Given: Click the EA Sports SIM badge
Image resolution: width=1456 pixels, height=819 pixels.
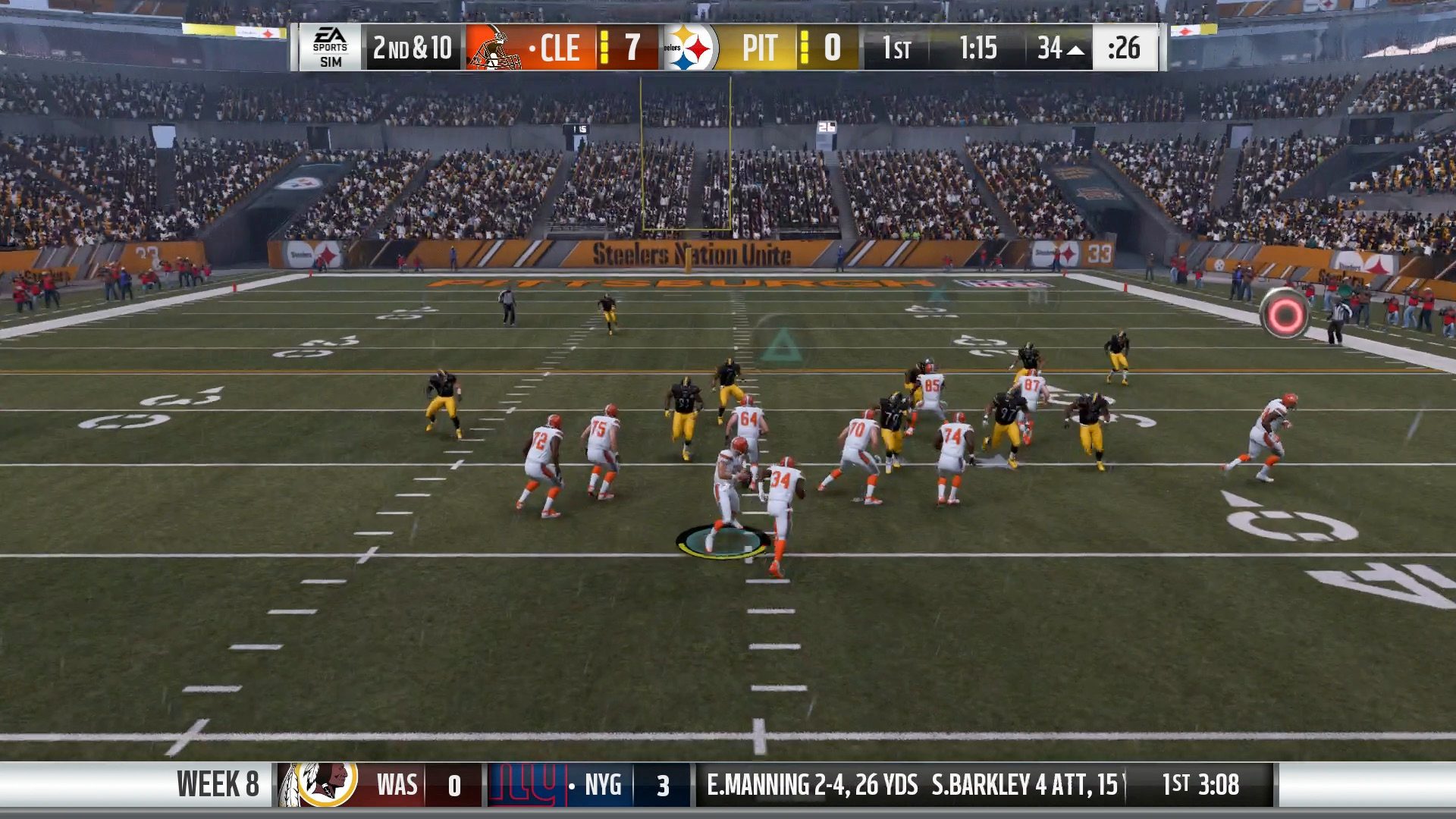Looking at the screenshot, I should [x=330, y=48].
